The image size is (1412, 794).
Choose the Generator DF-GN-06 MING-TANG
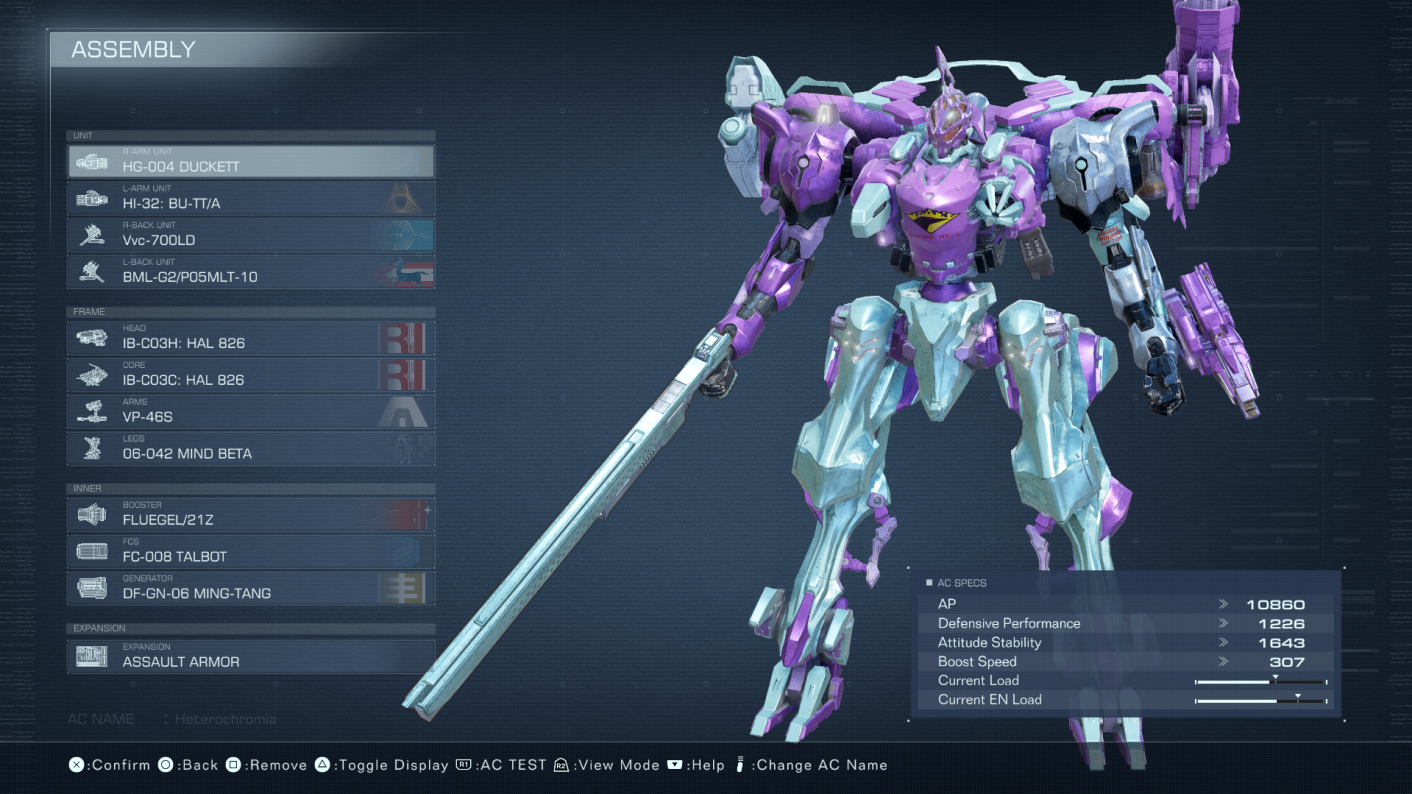250,589
